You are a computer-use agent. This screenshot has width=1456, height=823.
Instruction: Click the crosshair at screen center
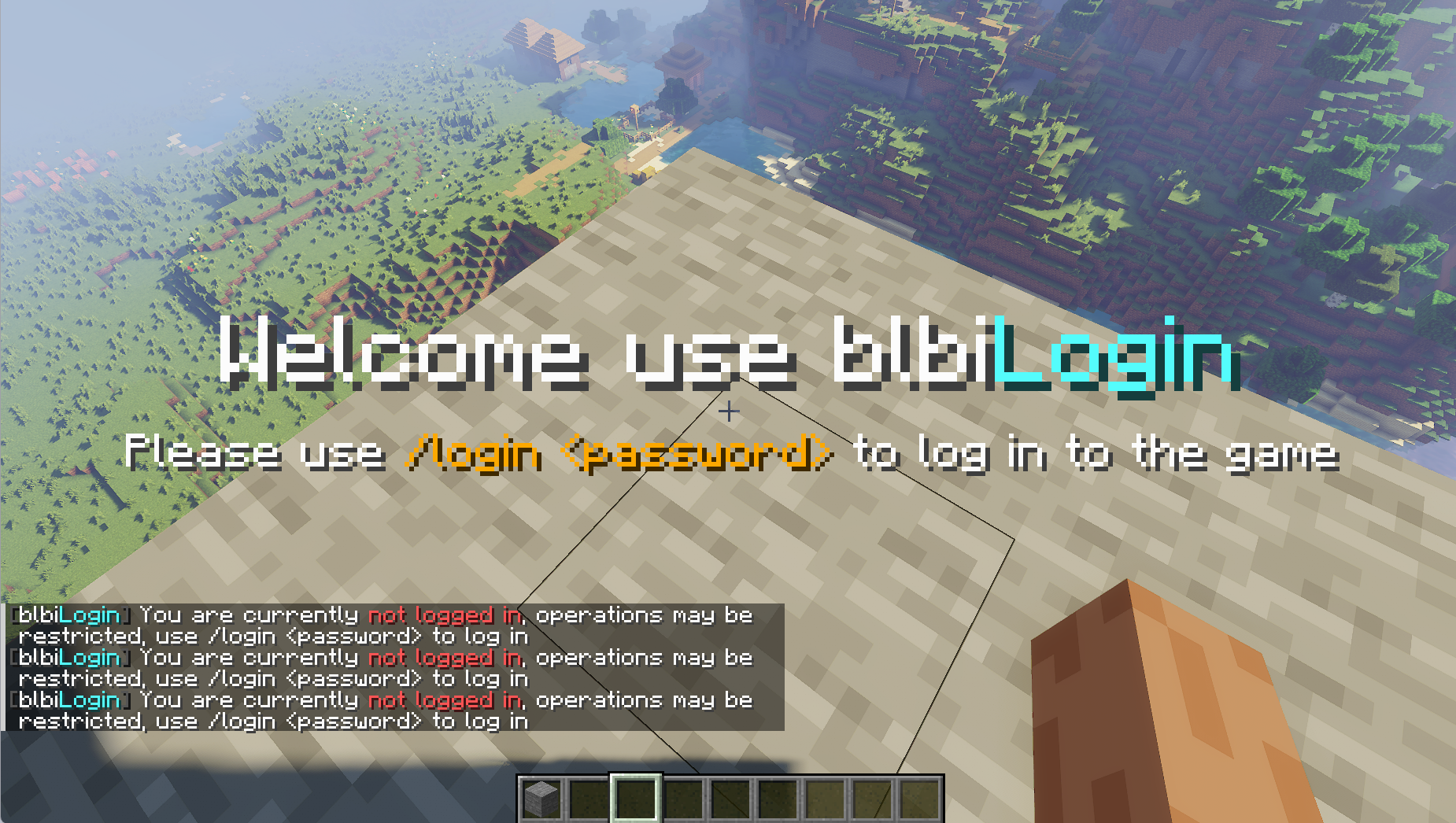tap(728, 411)
